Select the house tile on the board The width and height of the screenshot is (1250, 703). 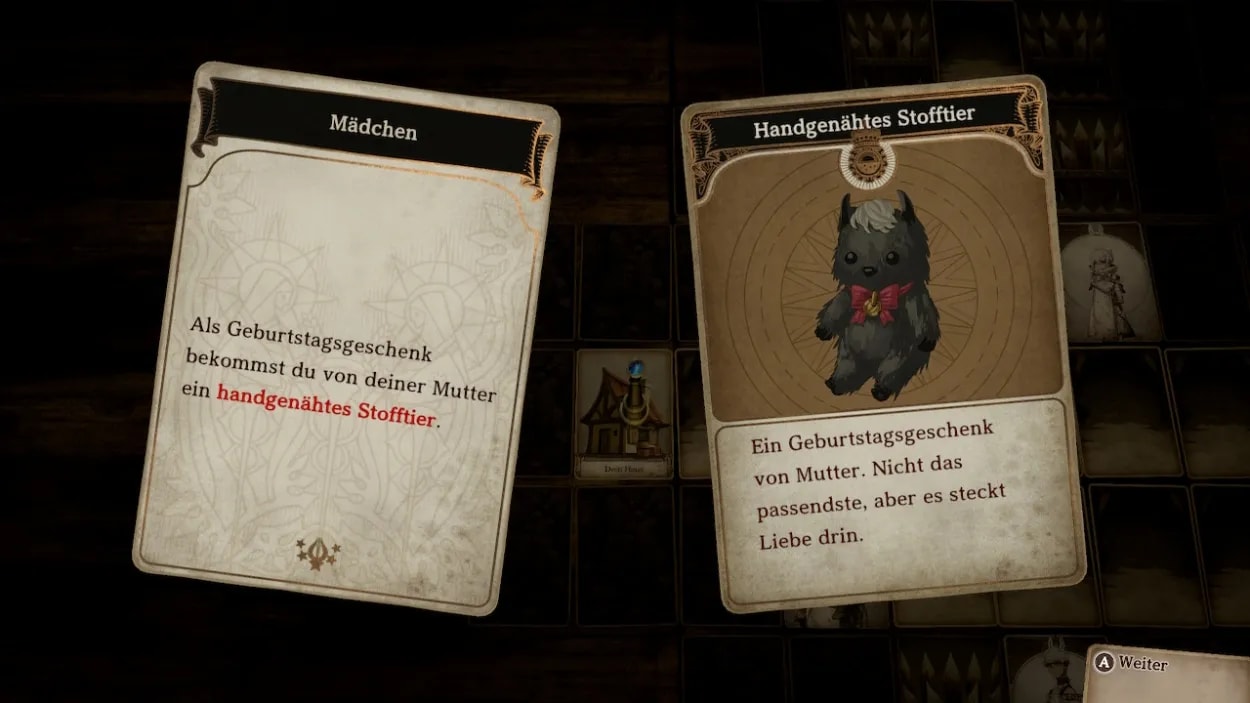625,413
